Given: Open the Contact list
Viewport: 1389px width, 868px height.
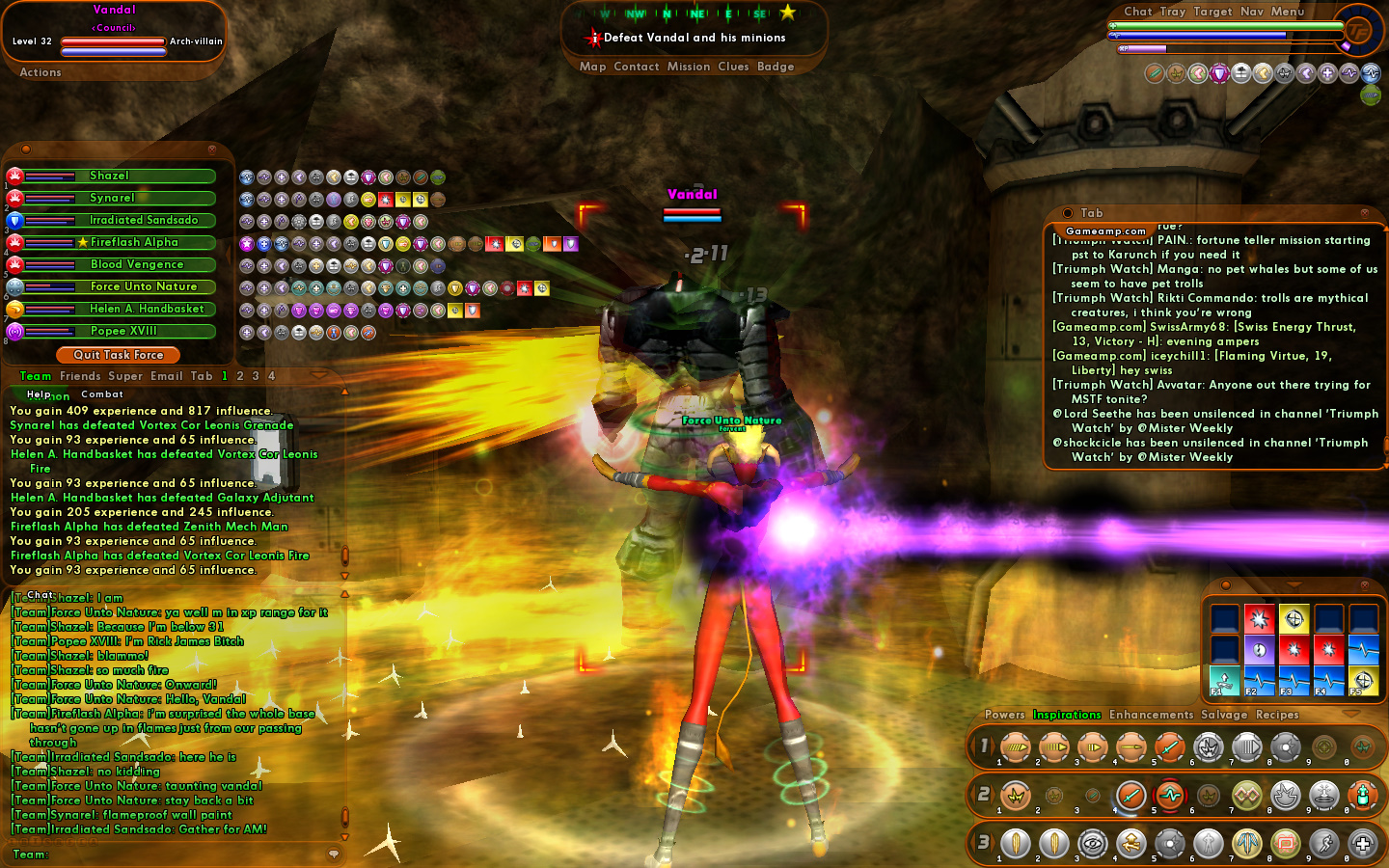Looking at the screenshot, I should pyautogui.click(x=637, y=67).
